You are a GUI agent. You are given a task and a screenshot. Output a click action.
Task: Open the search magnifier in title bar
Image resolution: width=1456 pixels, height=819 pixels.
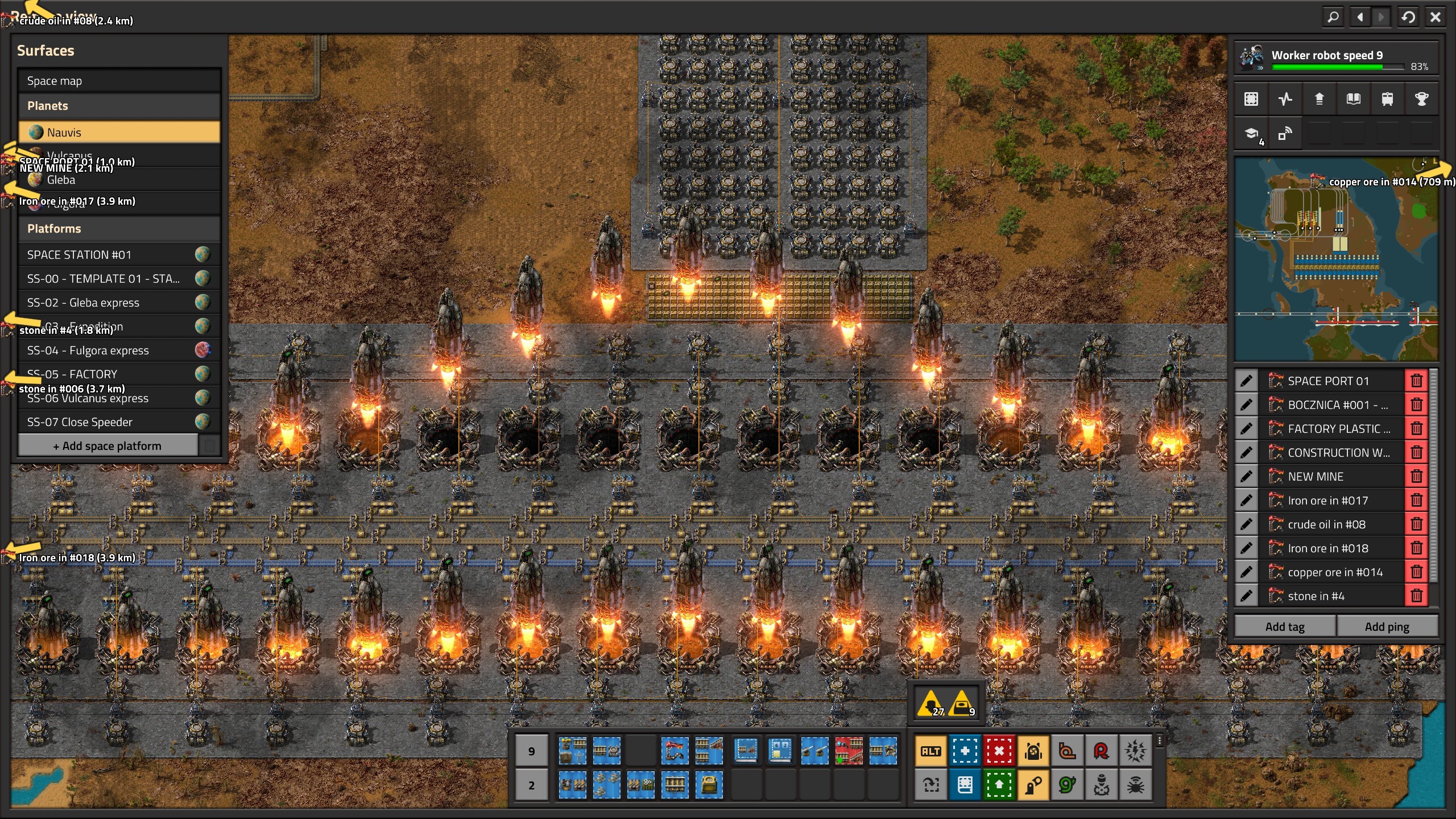(1333, 17)
